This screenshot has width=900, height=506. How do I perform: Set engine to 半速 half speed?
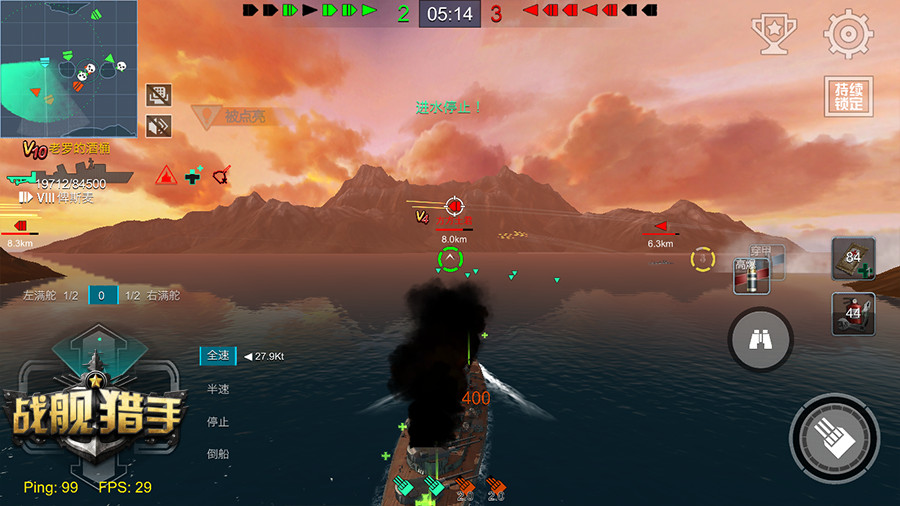(x=218, y=389)
